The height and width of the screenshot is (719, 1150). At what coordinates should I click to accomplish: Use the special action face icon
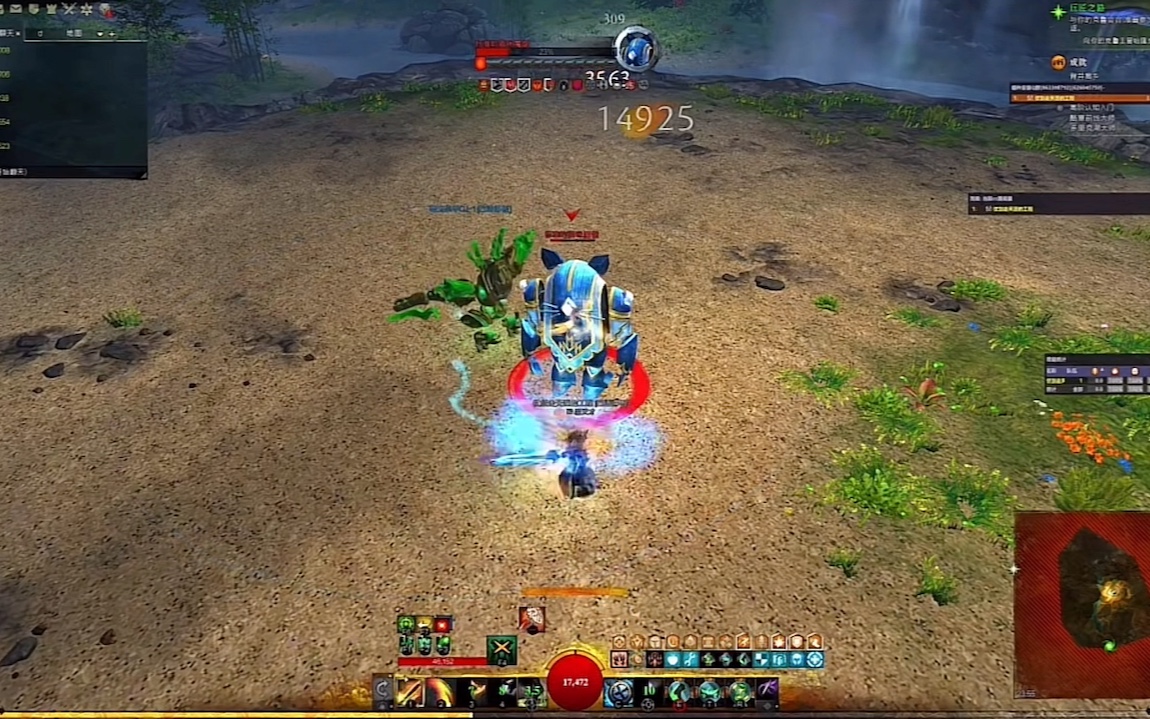[x=533, y=619]
